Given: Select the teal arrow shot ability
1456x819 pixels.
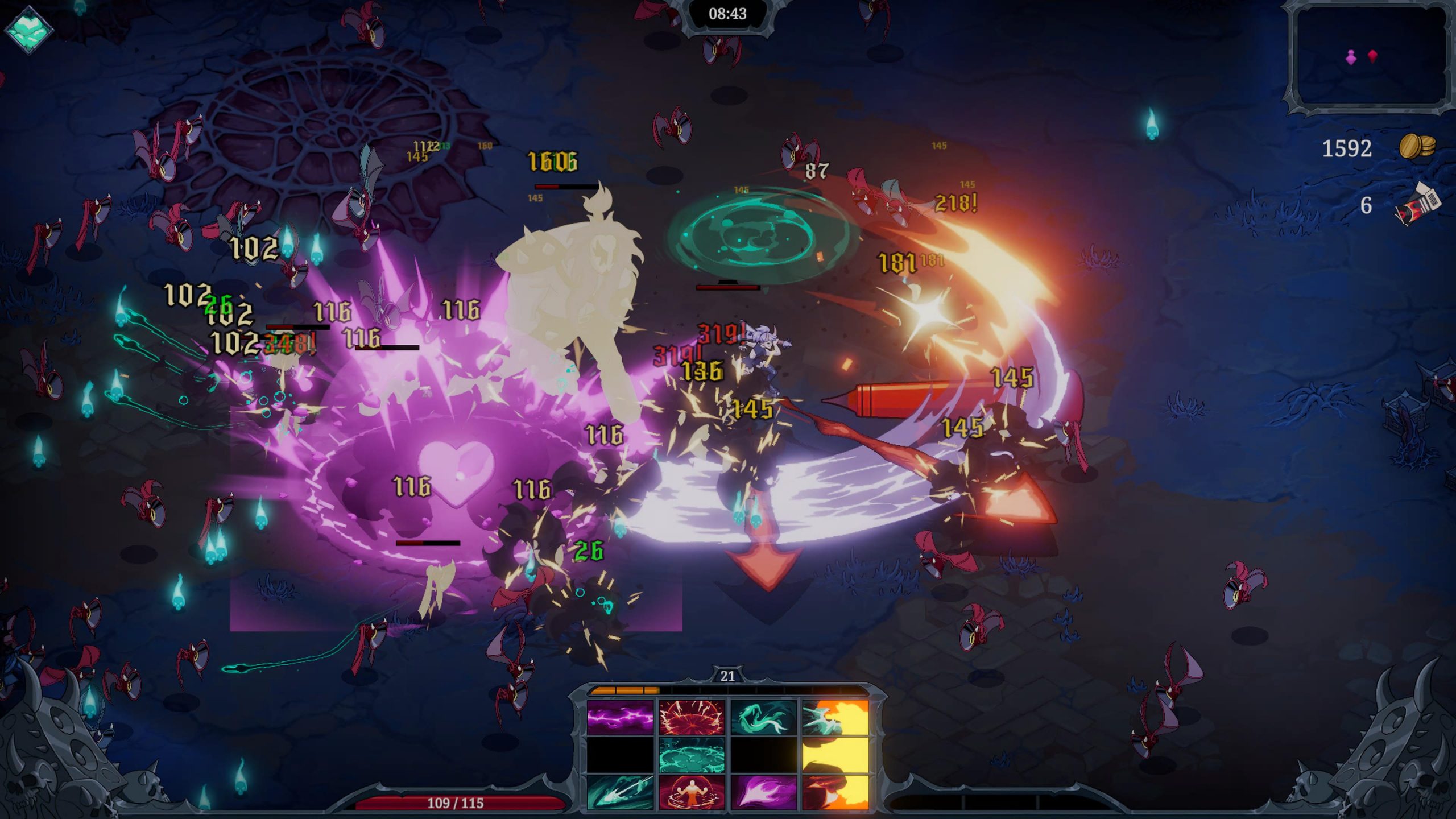Looking at the screenshot, I should (620, 791).
